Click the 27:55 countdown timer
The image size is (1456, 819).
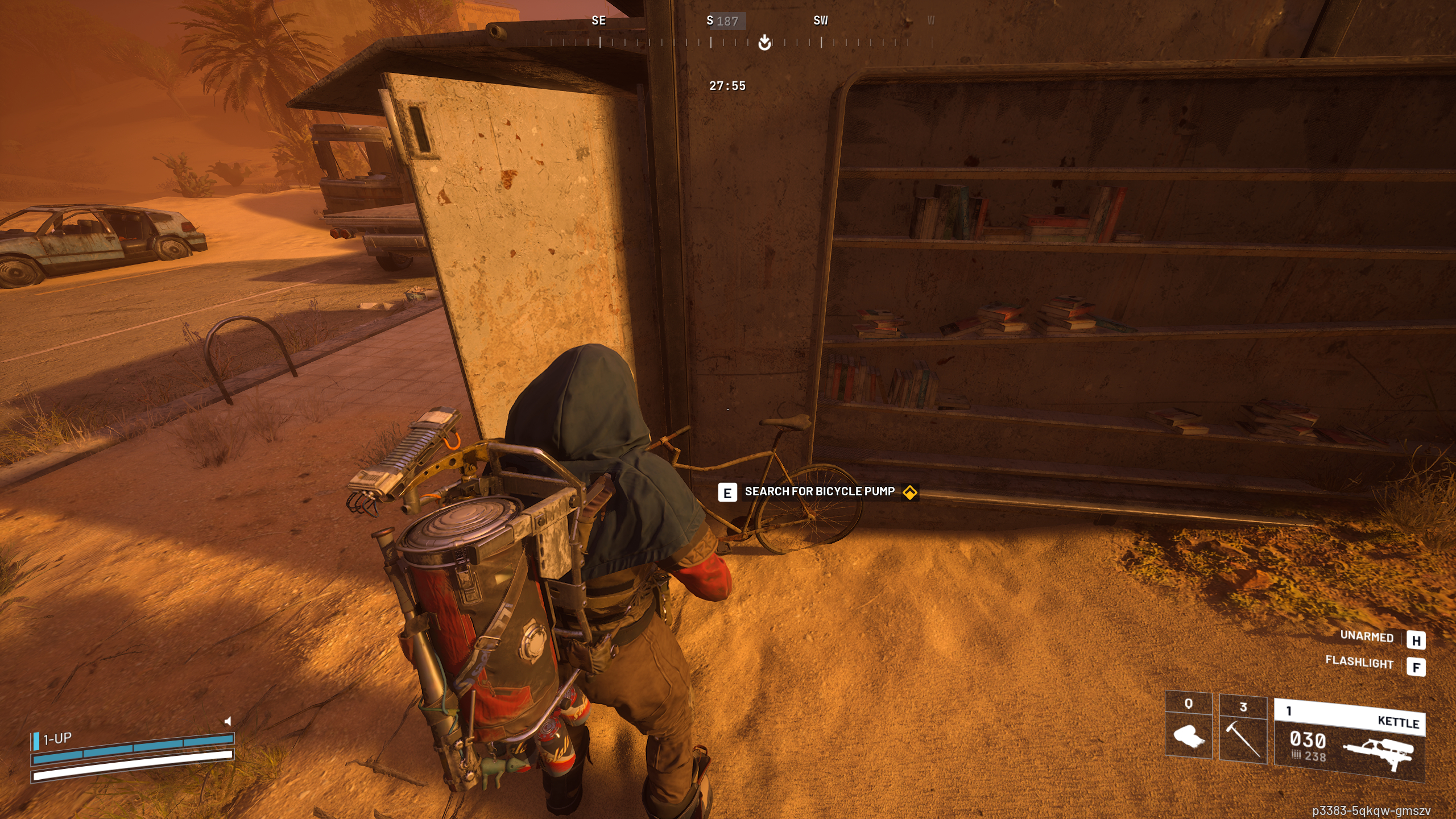pyautogui.click(x=727, y=86)
